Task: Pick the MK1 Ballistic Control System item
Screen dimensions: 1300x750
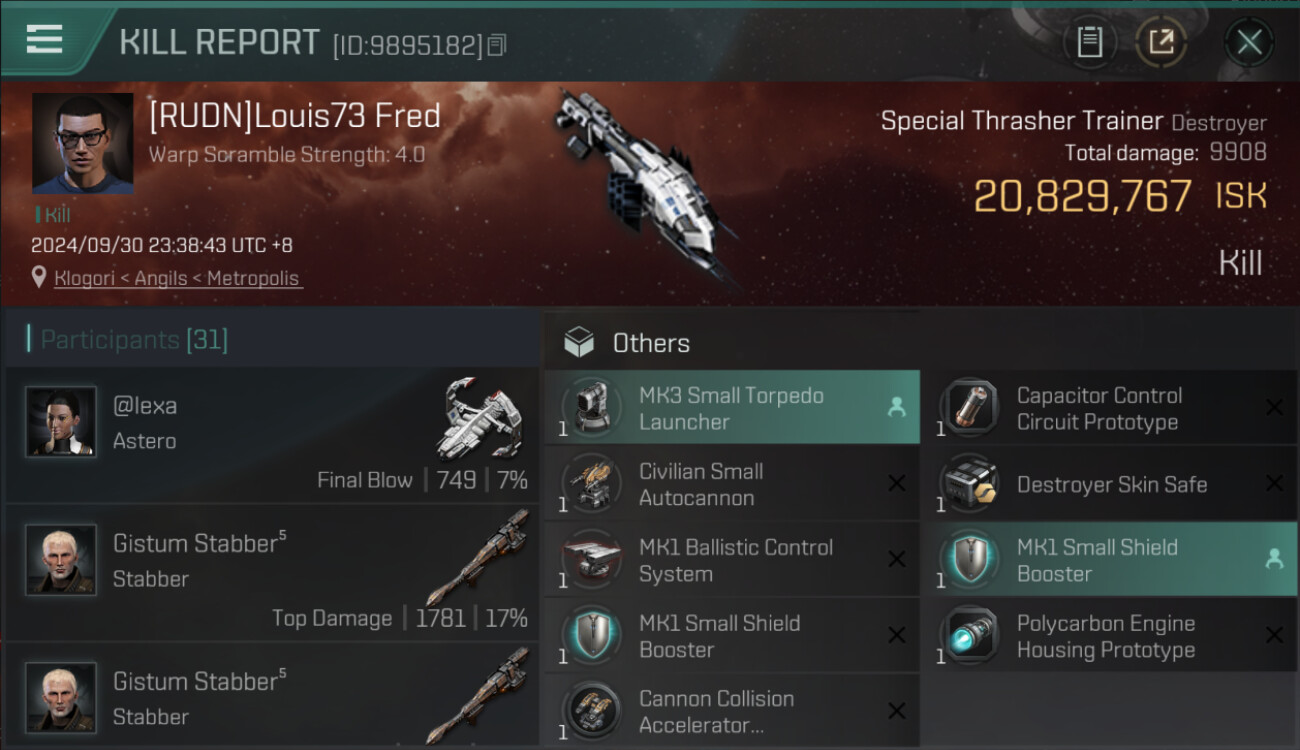Action: click(x=731, y=560)
